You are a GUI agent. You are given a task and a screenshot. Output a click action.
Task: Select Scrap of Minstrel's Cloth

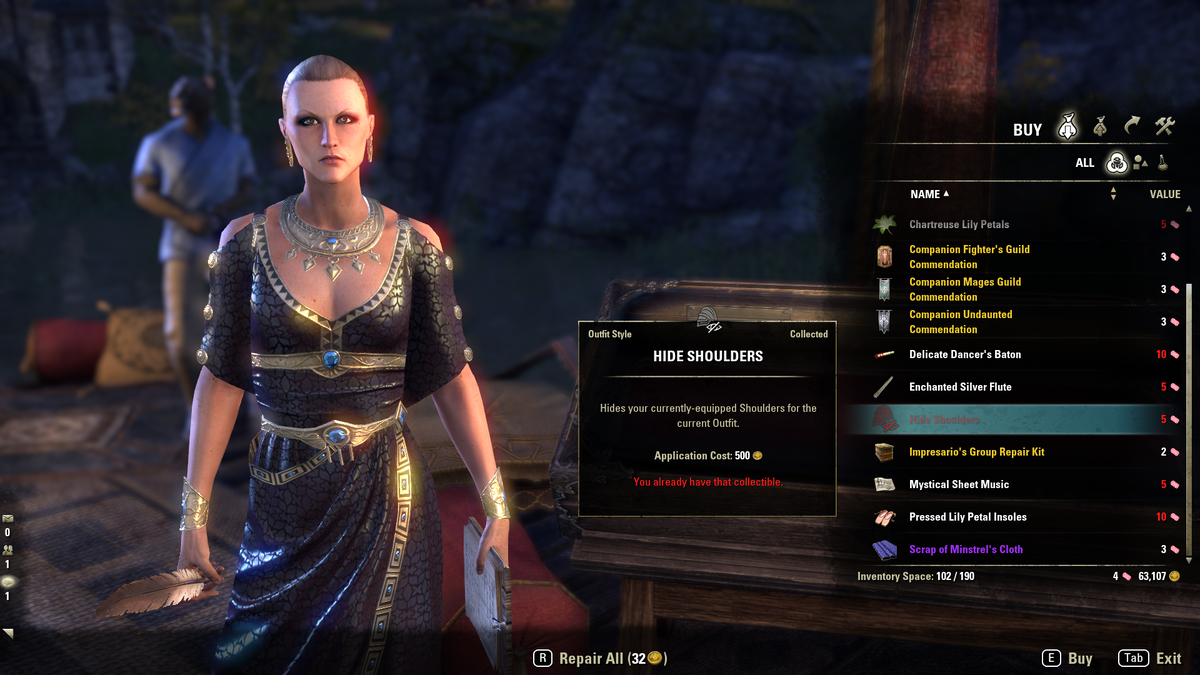[x=966, y=550]
